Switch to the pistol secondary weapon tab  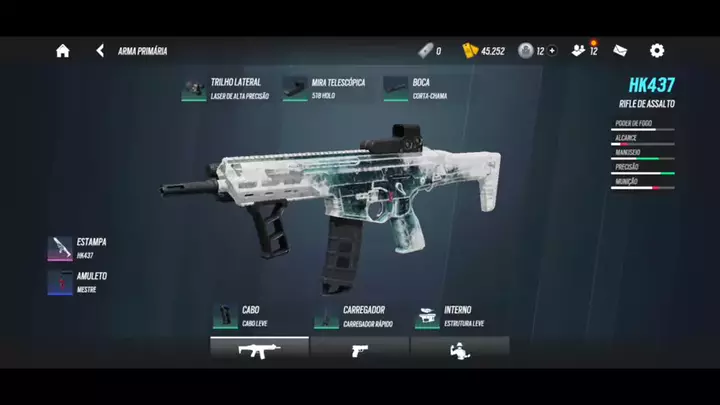(360, 349)
